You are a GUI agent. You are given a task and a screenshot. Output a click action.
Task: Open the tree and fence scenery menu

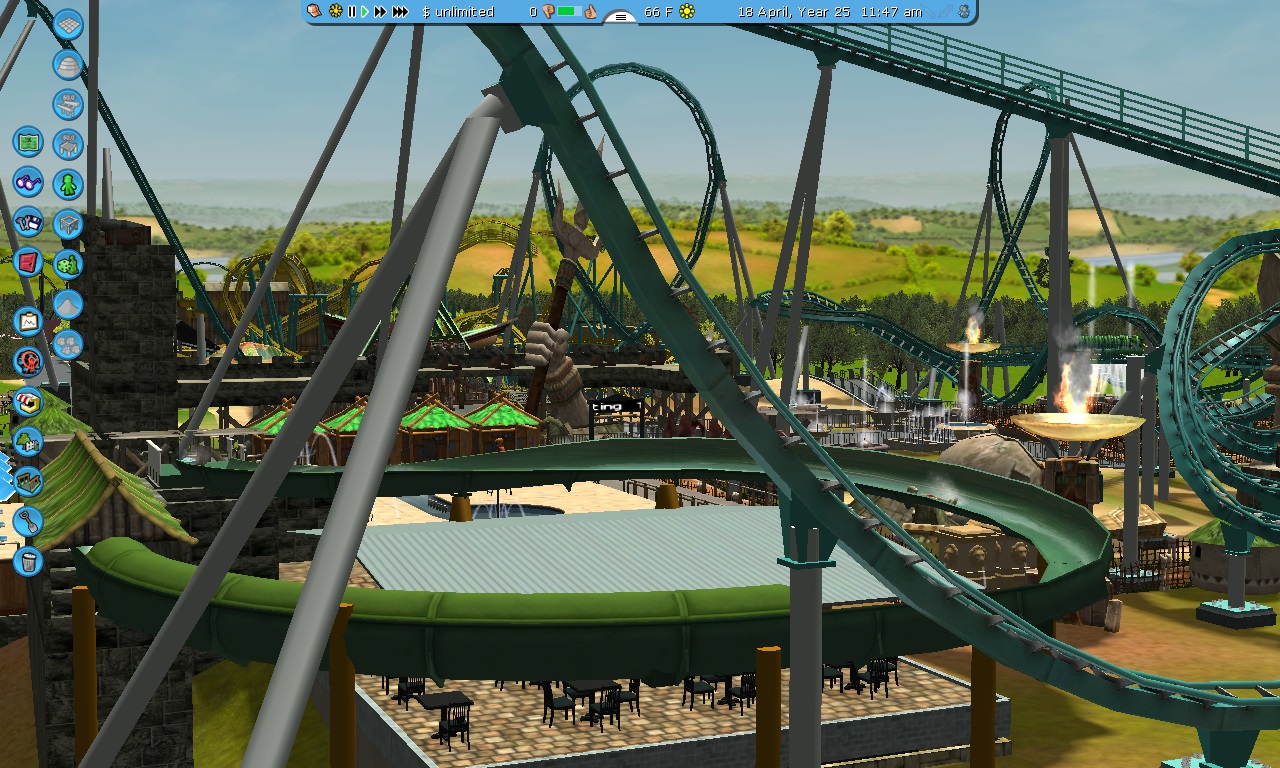(x=28, y=441)
